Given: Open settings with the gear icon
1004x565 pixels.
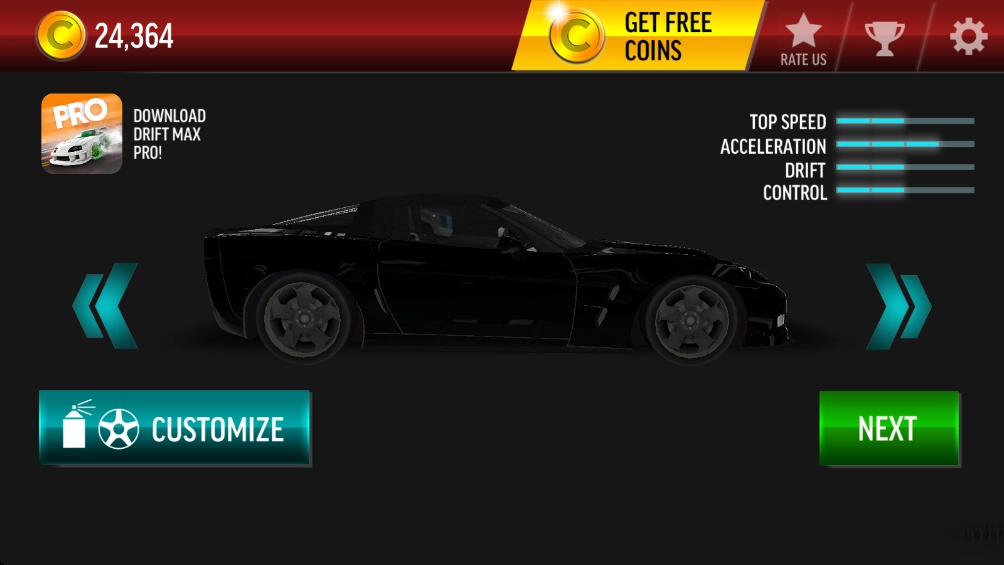Looking at the screenshot, I should pos(967,37).
